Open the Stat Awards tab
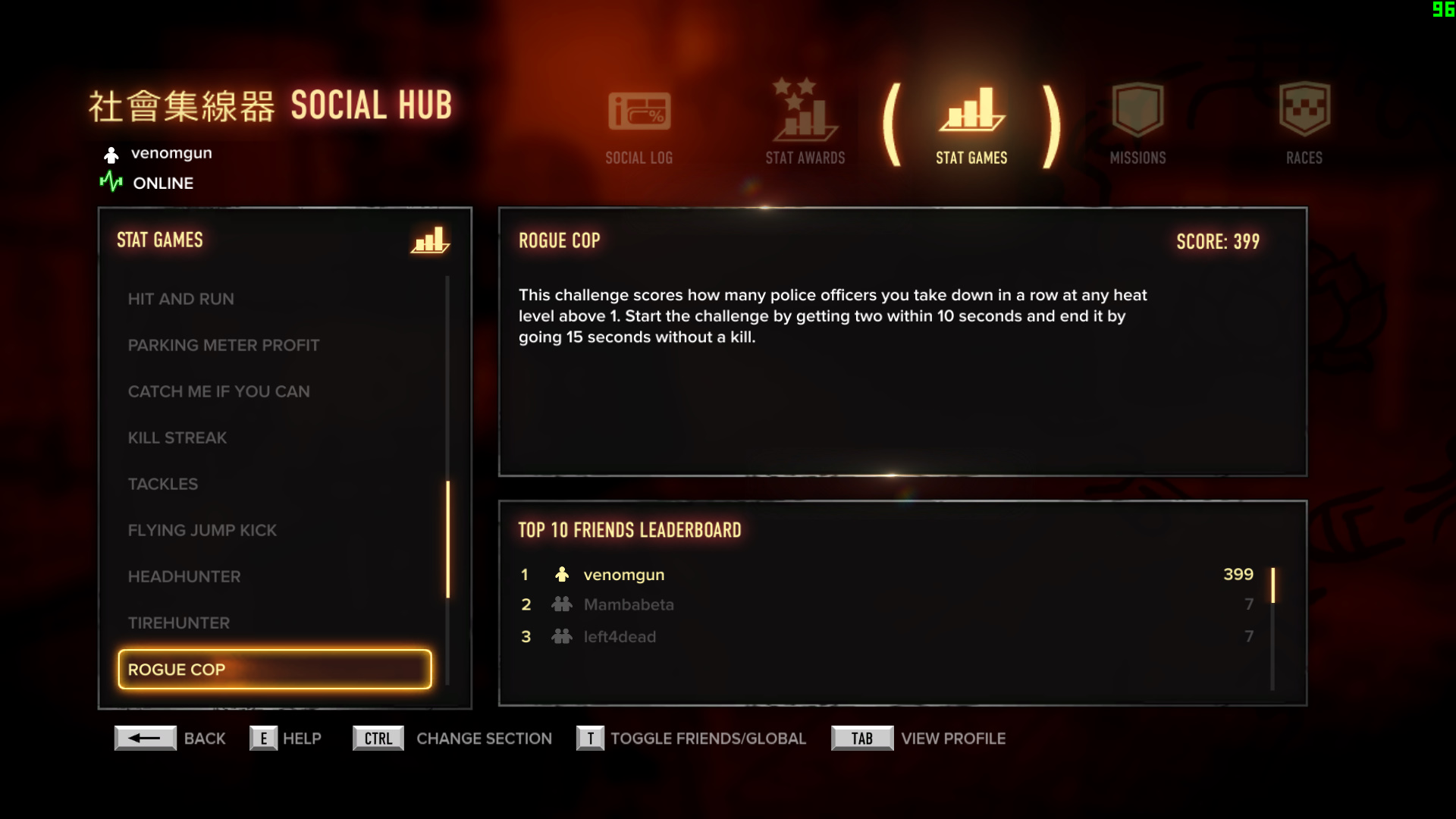The image size is (1456, 819). [805, 124]
